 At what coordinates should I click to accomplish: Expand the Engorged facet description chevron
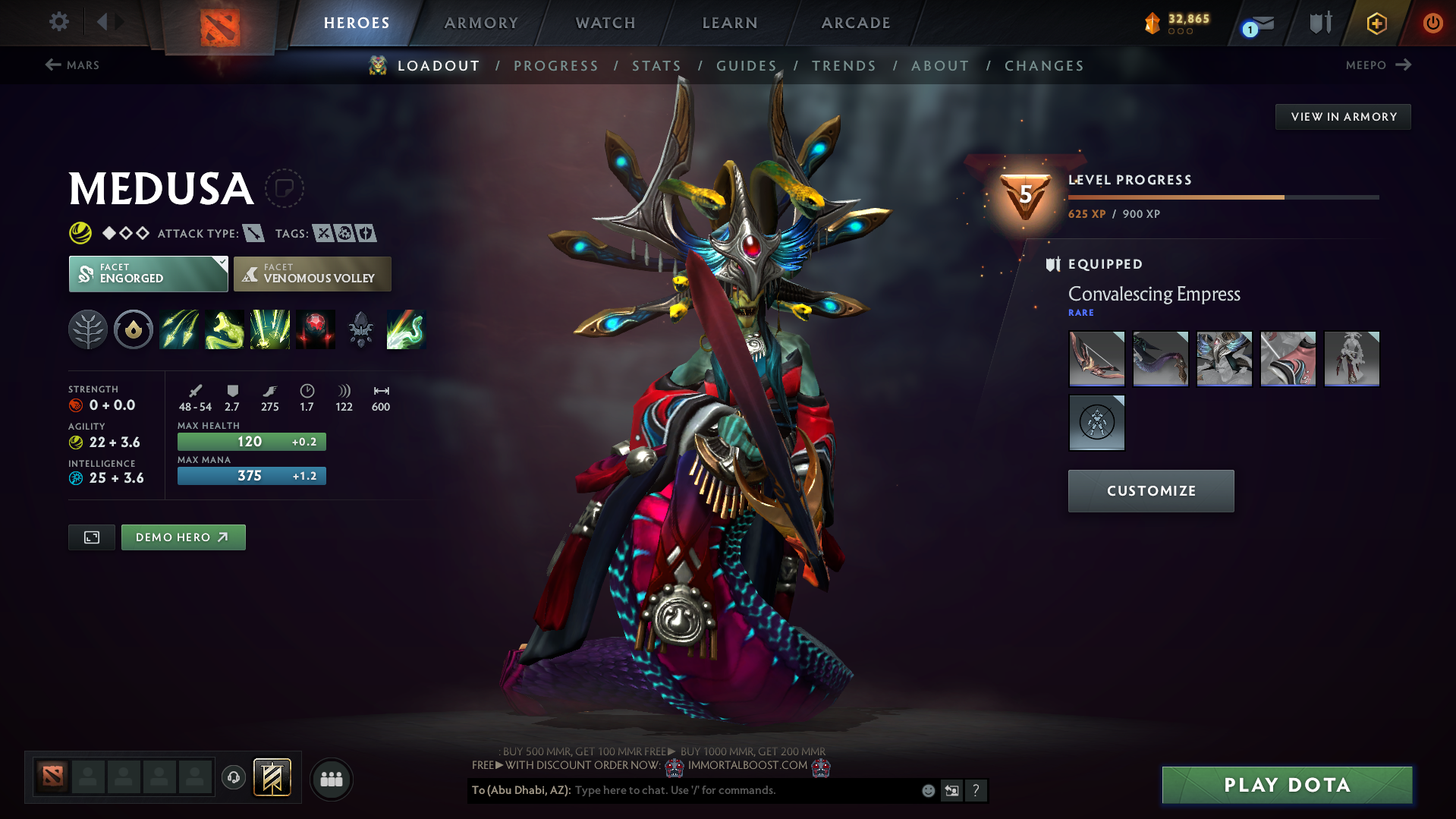click(x=221, y=265)
